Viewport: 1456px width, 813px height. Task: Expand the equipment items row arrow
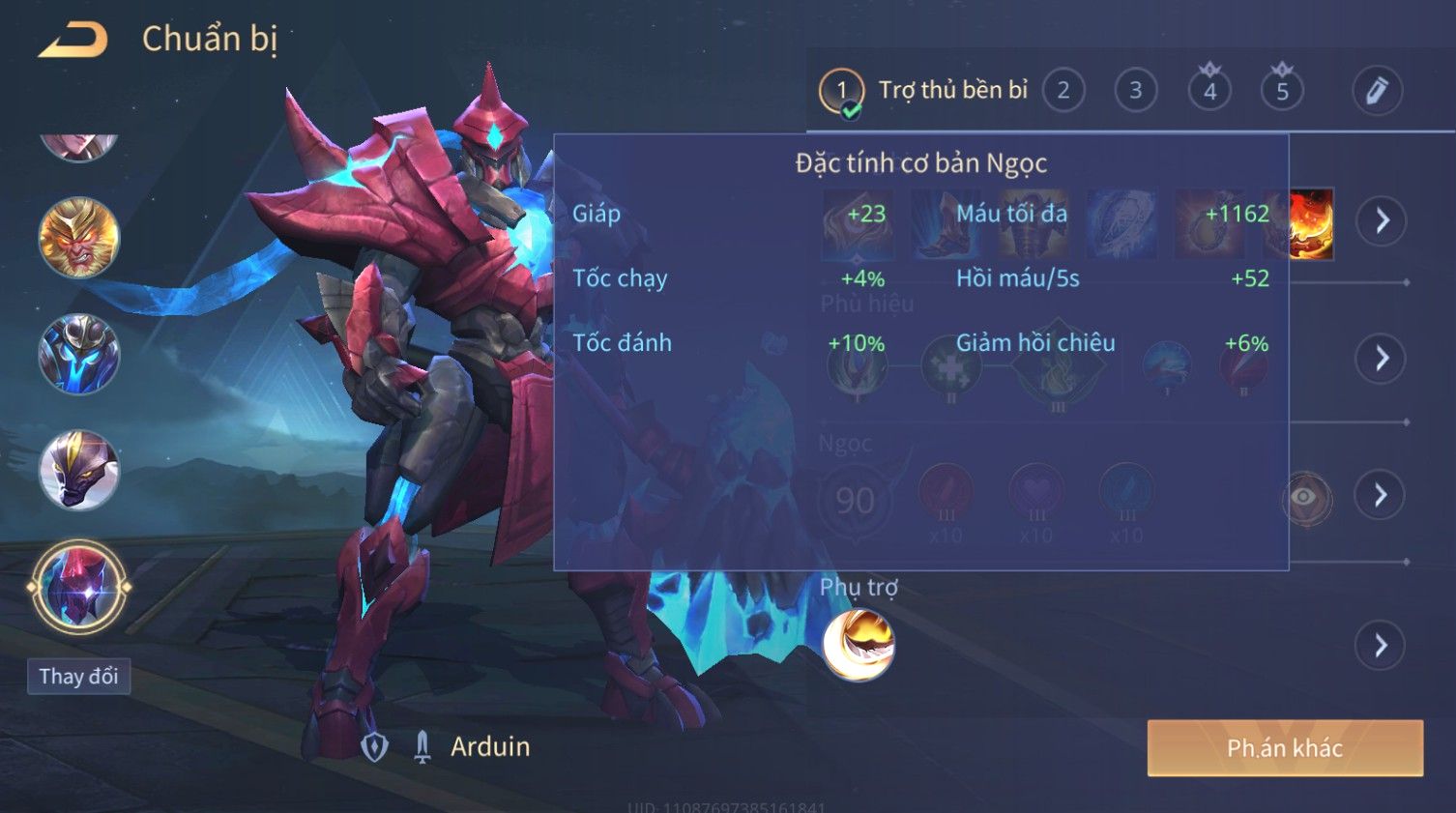click(1382, 221)
